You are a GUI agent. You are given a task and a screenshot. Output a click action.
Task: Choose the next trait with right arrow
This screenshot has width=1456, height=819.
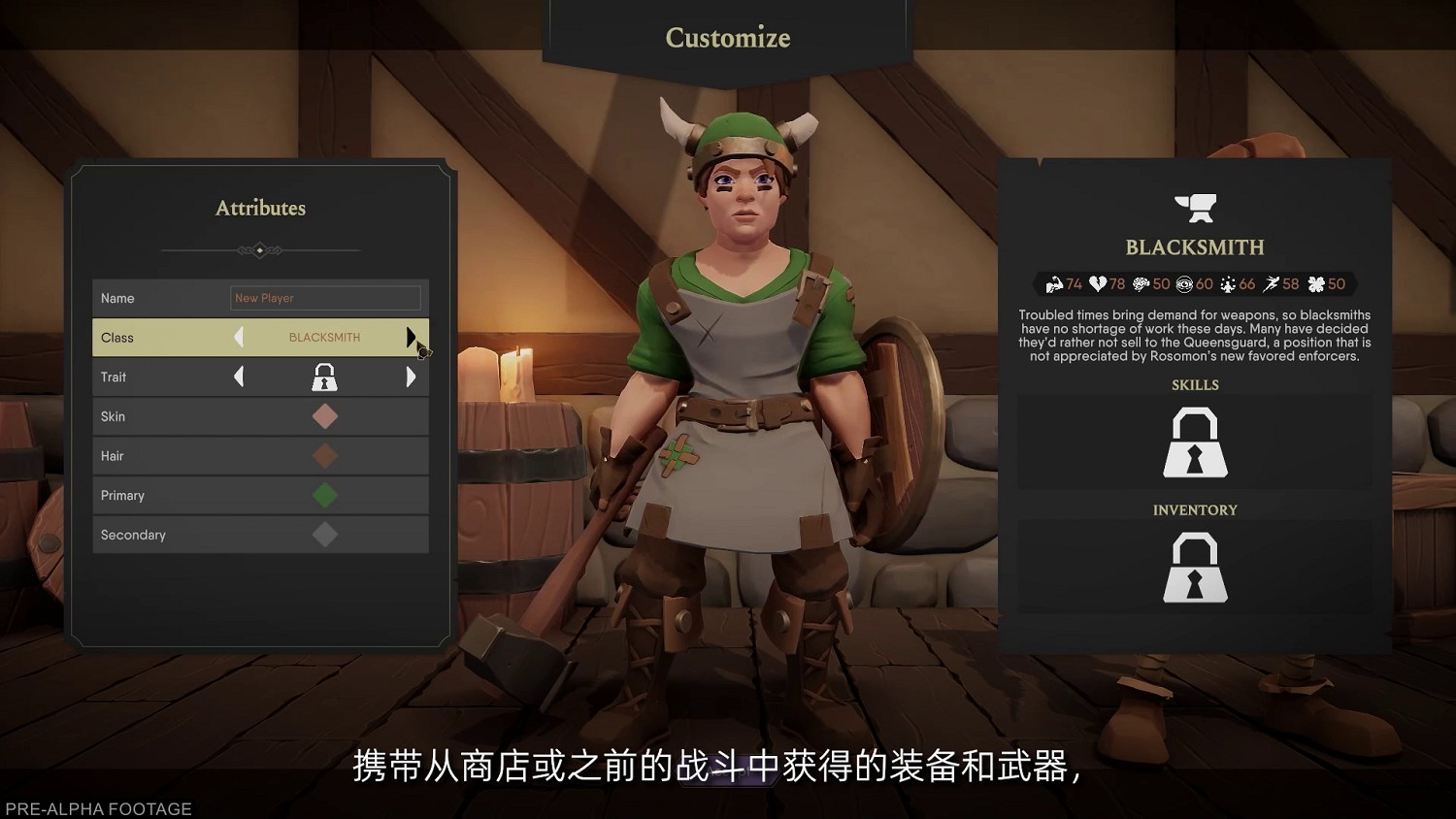pos(411,377)
